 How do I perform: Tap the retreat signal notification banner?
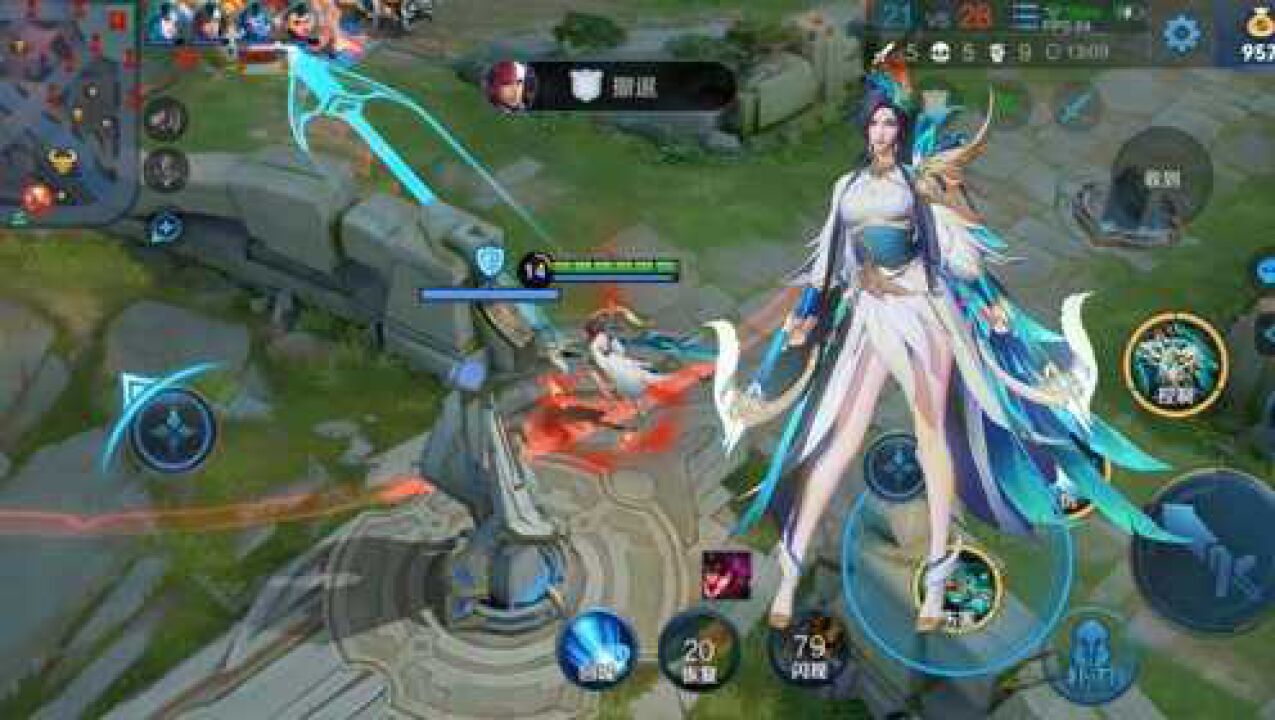tap(612, 87)
